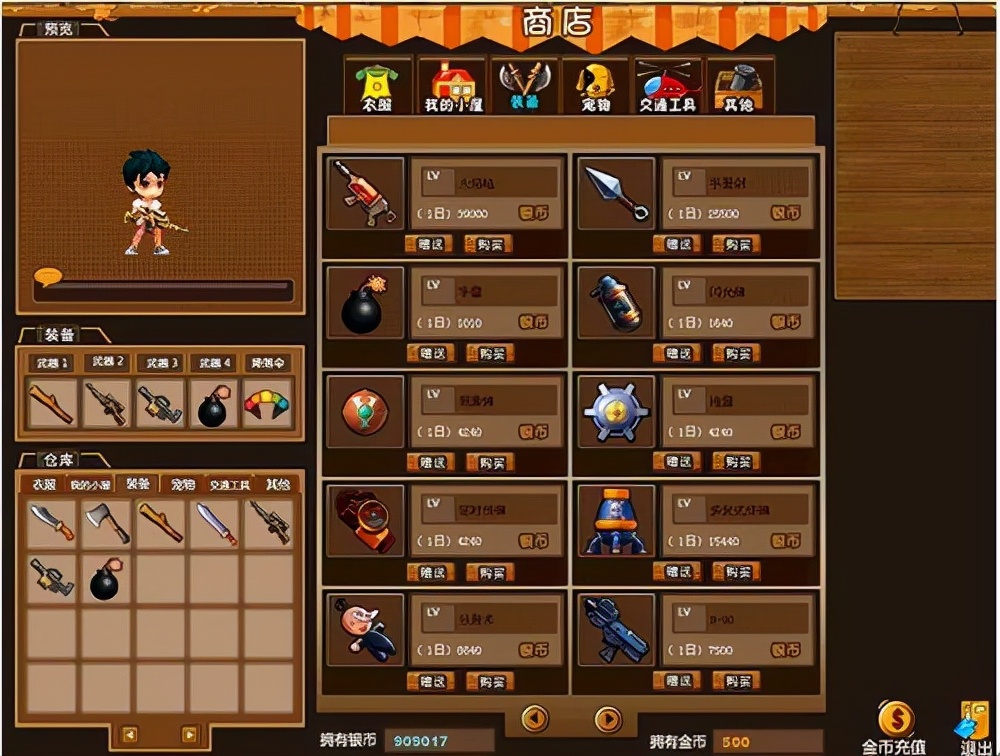
Task: Select the wooden club in 武器1 slot
Action: 52,404
